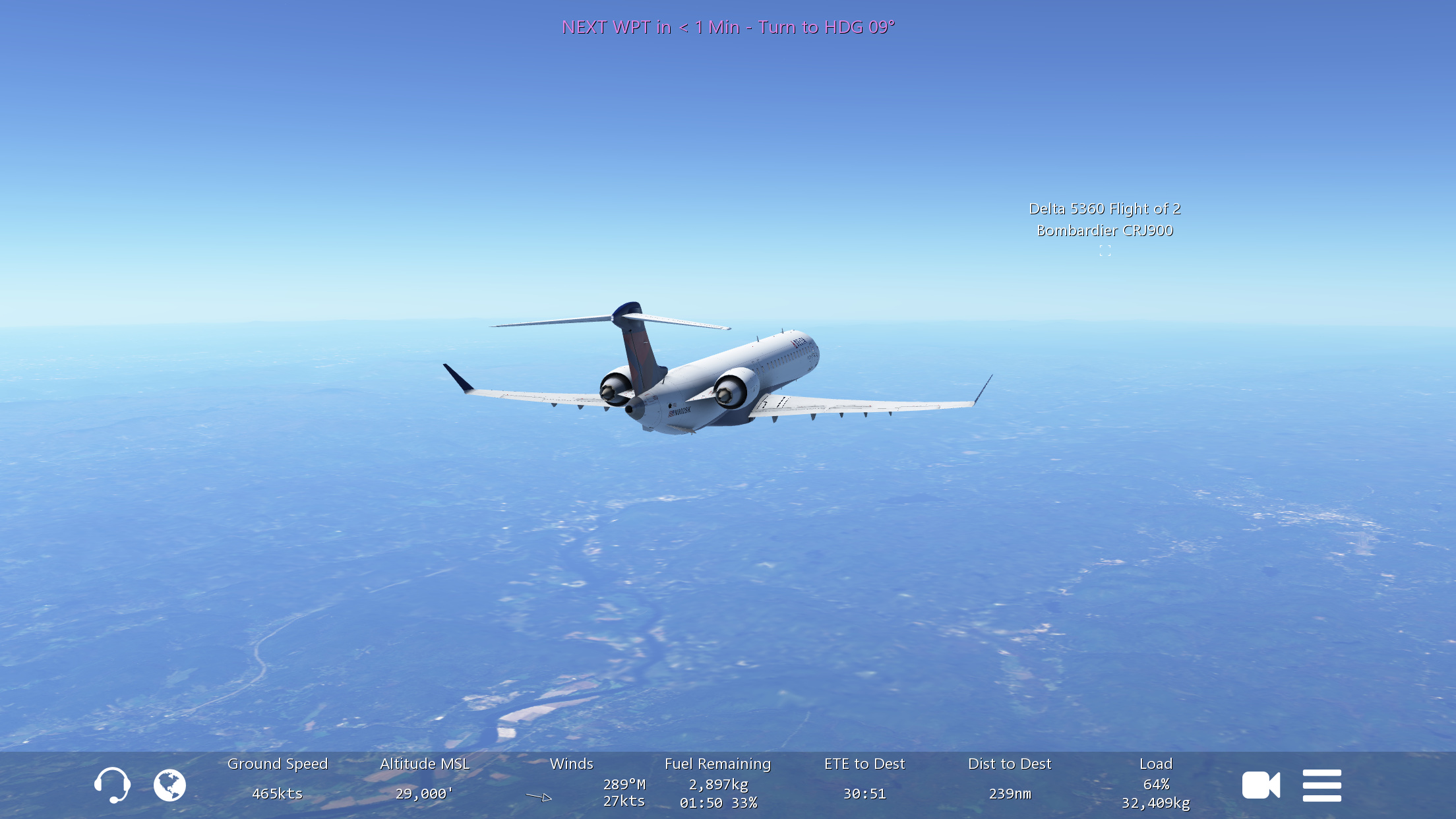Select the Dist to Dest status item
The image size is (1456, 819).
pos(1010,779)
